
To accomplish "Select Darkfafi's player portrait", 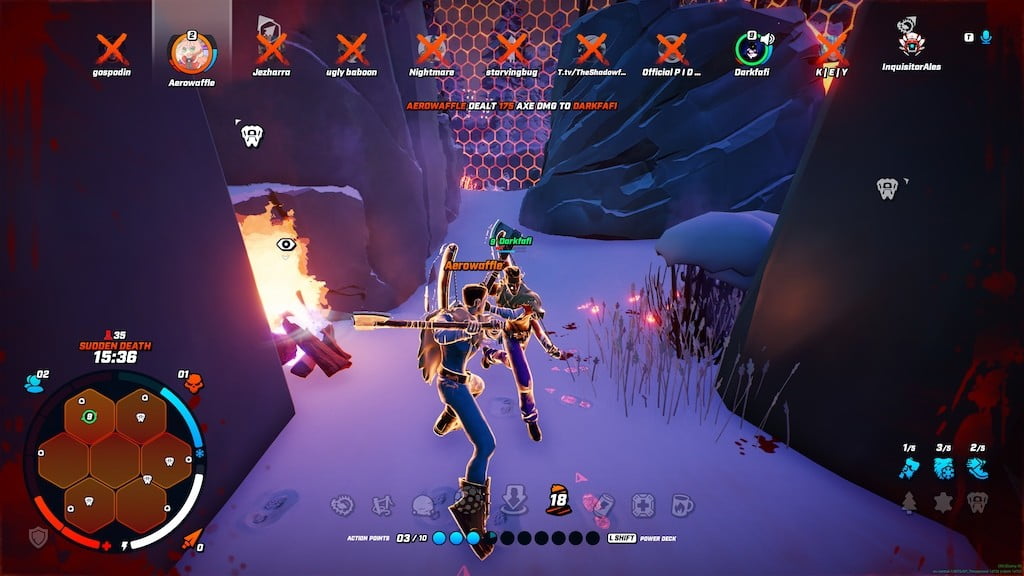I will 749,49.
